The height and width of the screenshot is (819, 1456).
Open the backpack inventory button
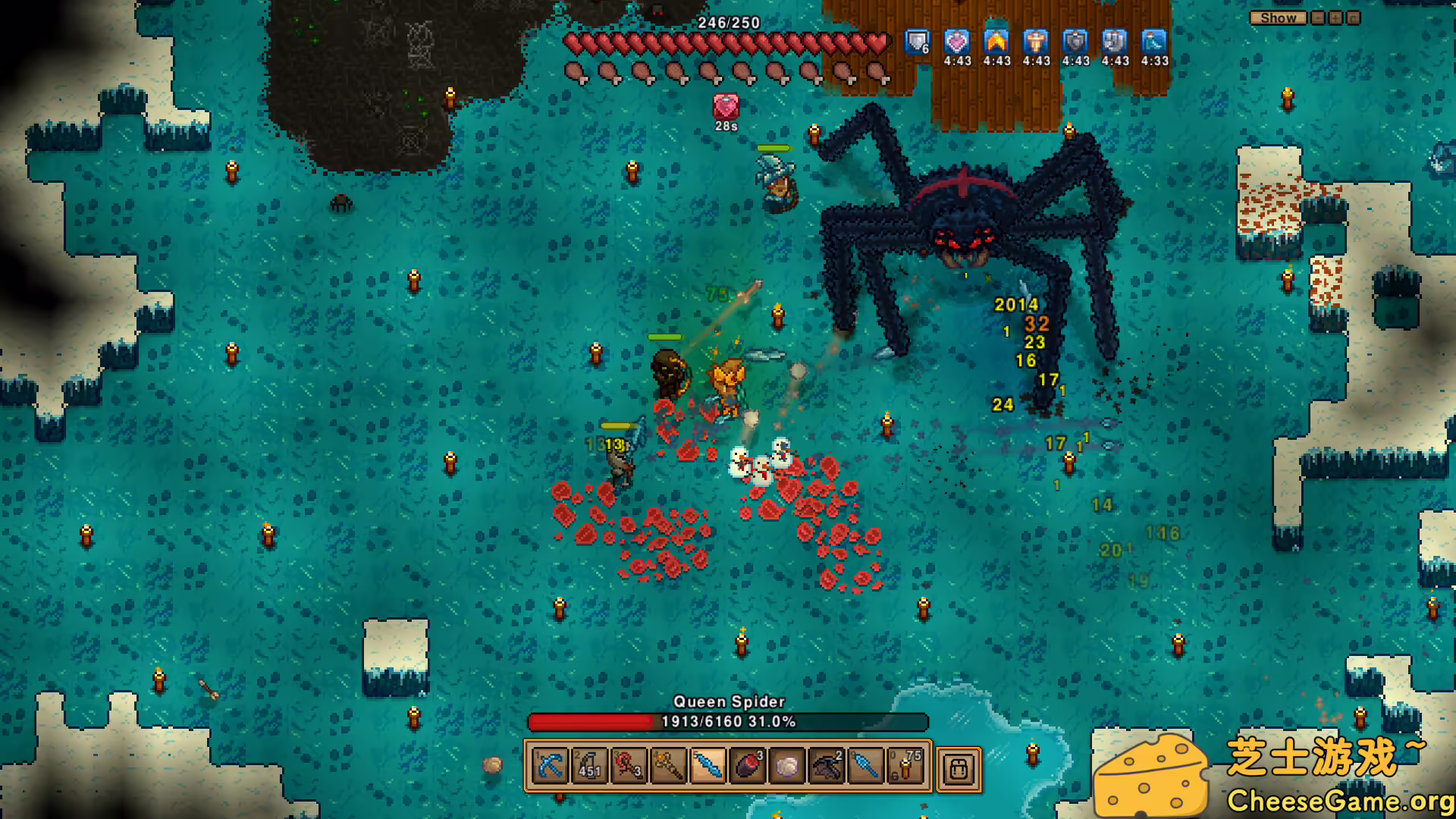coord(959,769)
